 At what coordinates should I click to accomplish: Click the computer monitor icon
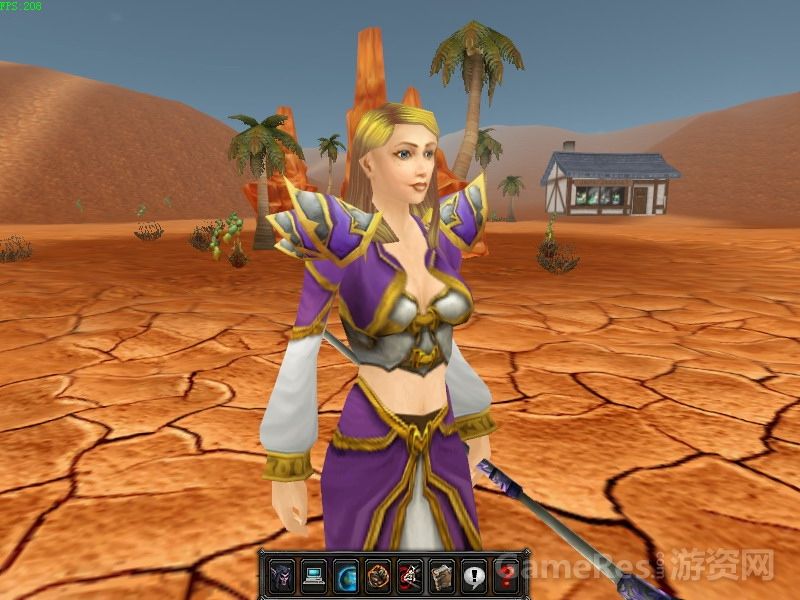314,574
